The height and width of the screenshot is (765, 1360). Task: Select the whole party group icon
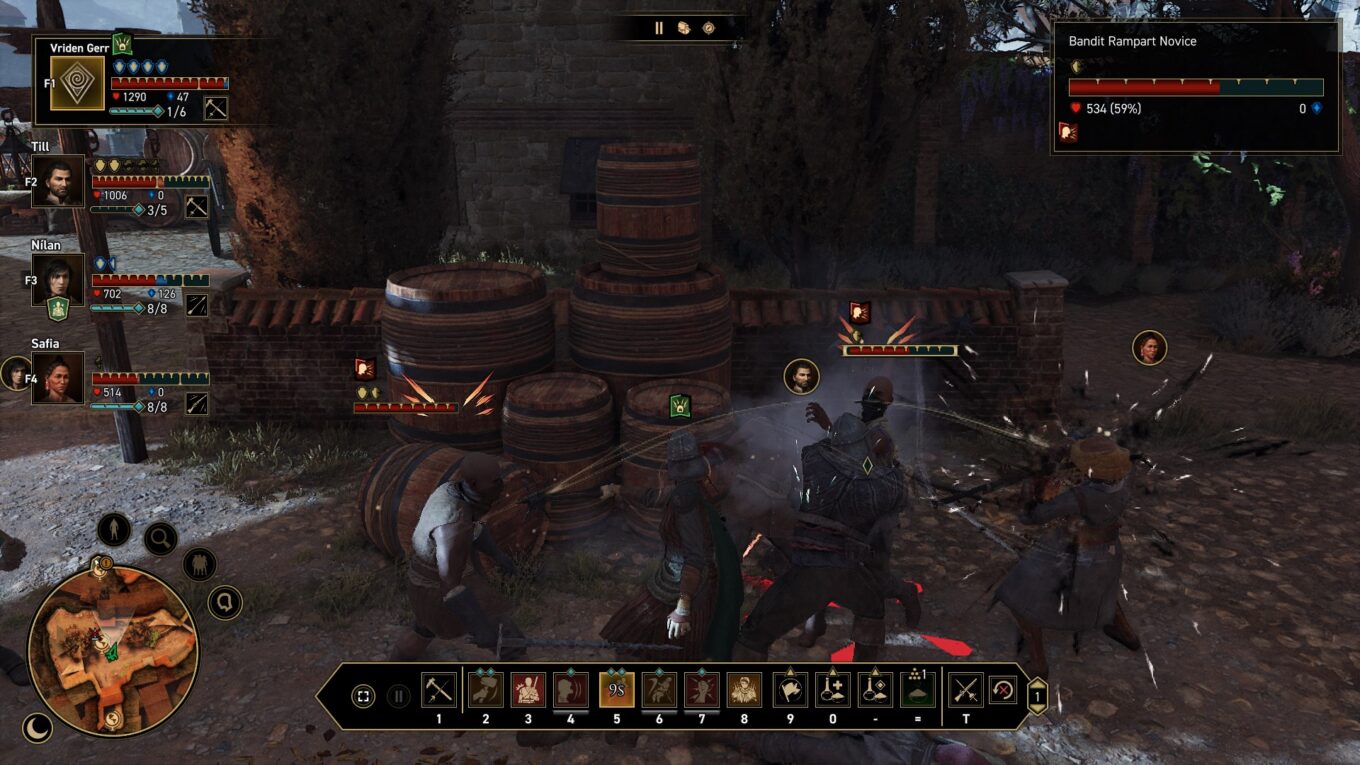click(x=200, y=564)
